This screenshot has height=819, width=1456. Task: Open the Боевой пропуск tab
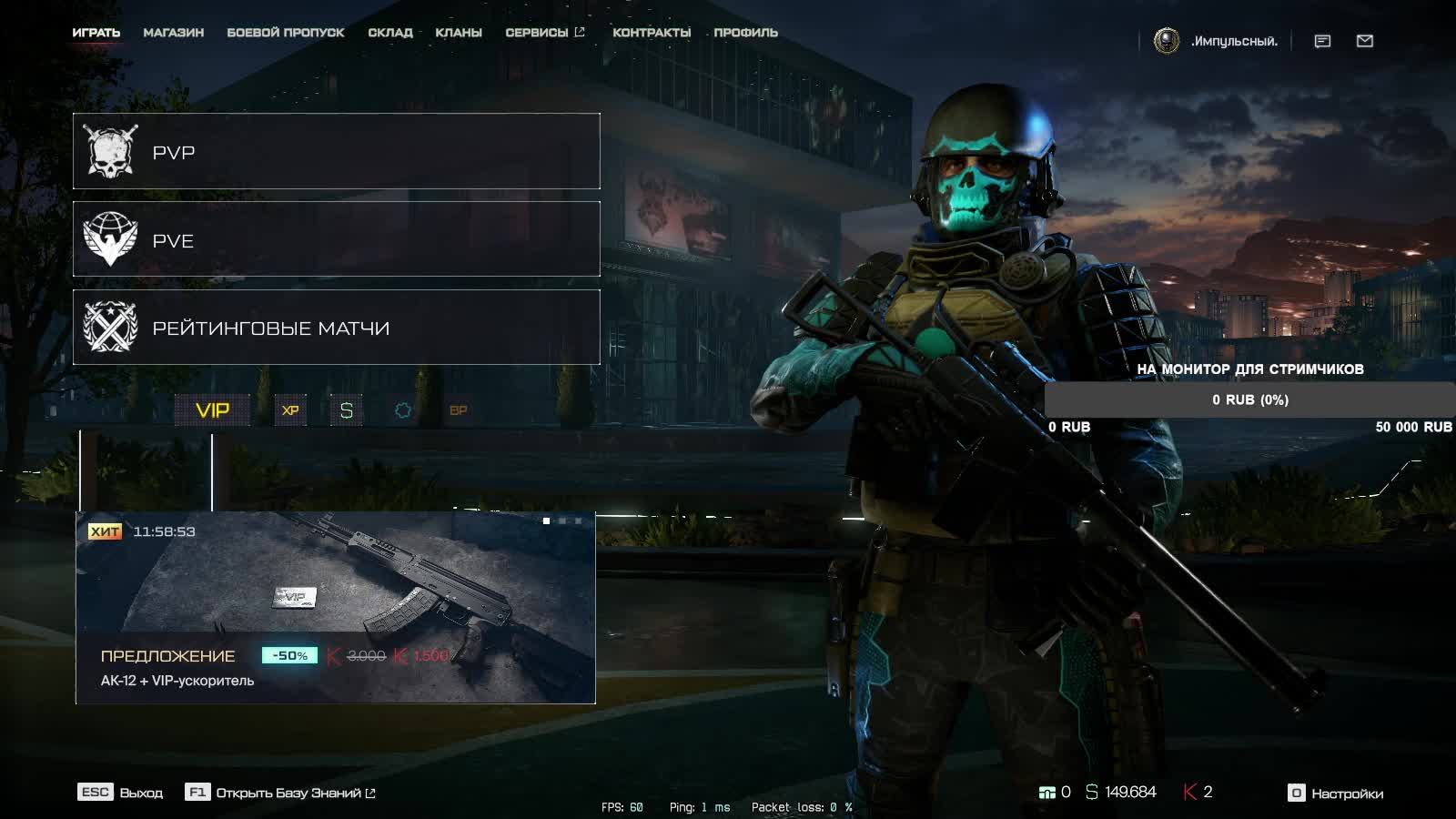click(x=286, y=33)
